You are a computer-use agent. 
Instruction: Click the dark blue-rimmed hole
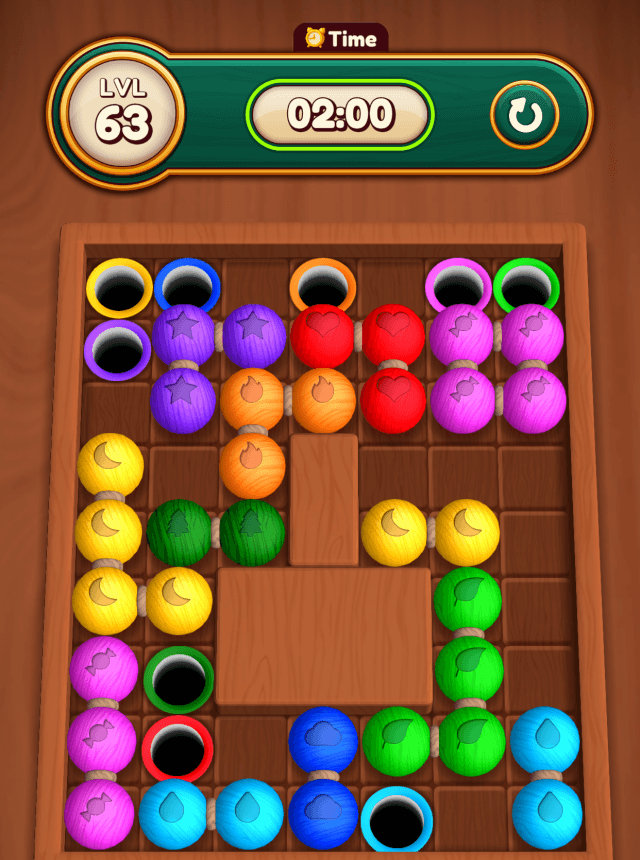point(186,286)
